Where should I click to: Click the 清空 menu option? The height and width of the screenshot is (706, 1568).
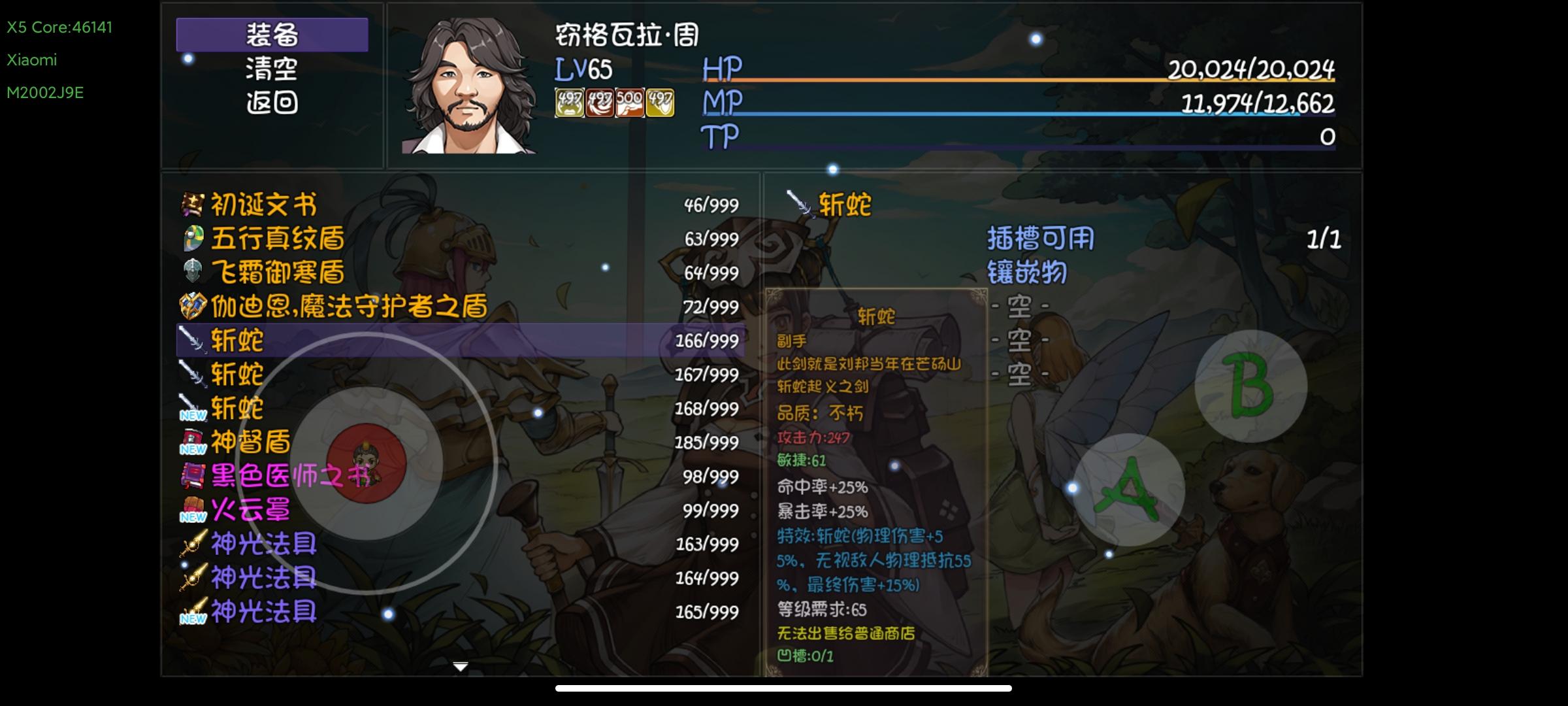pos(272,72)
